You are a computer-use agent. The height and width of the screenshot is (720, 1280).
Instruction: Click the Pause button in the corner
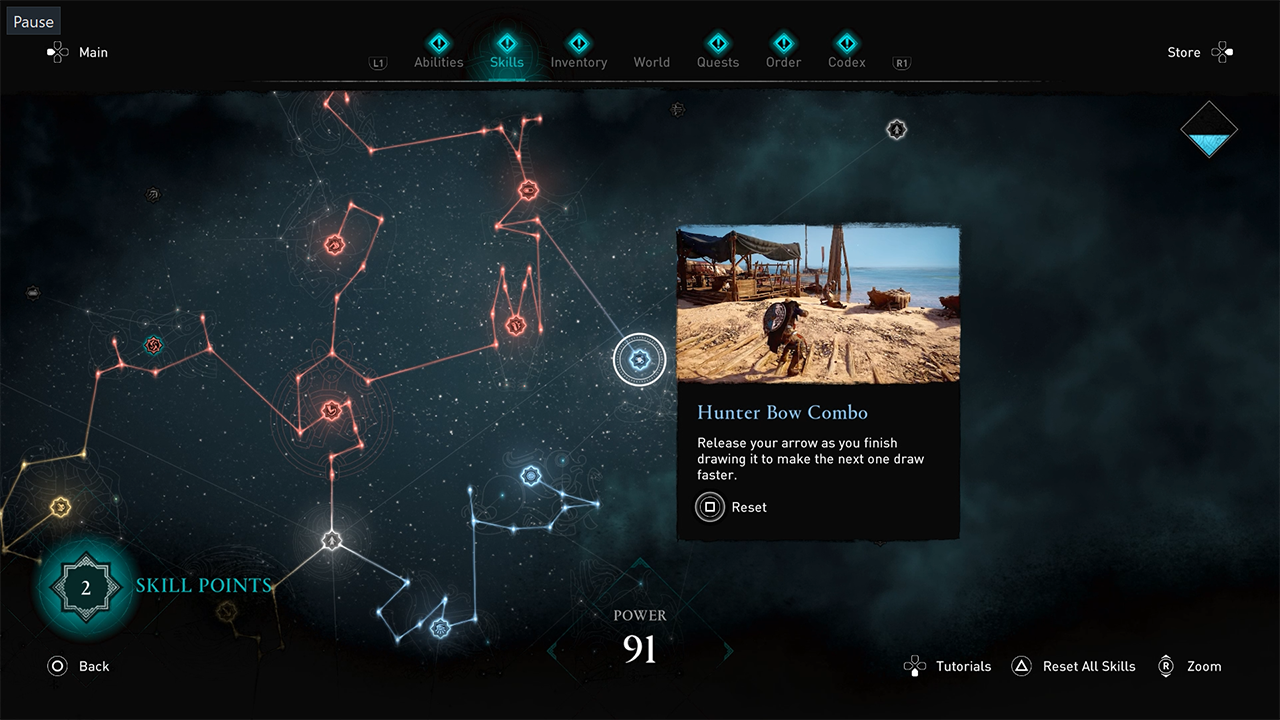[x=33, y=22]
